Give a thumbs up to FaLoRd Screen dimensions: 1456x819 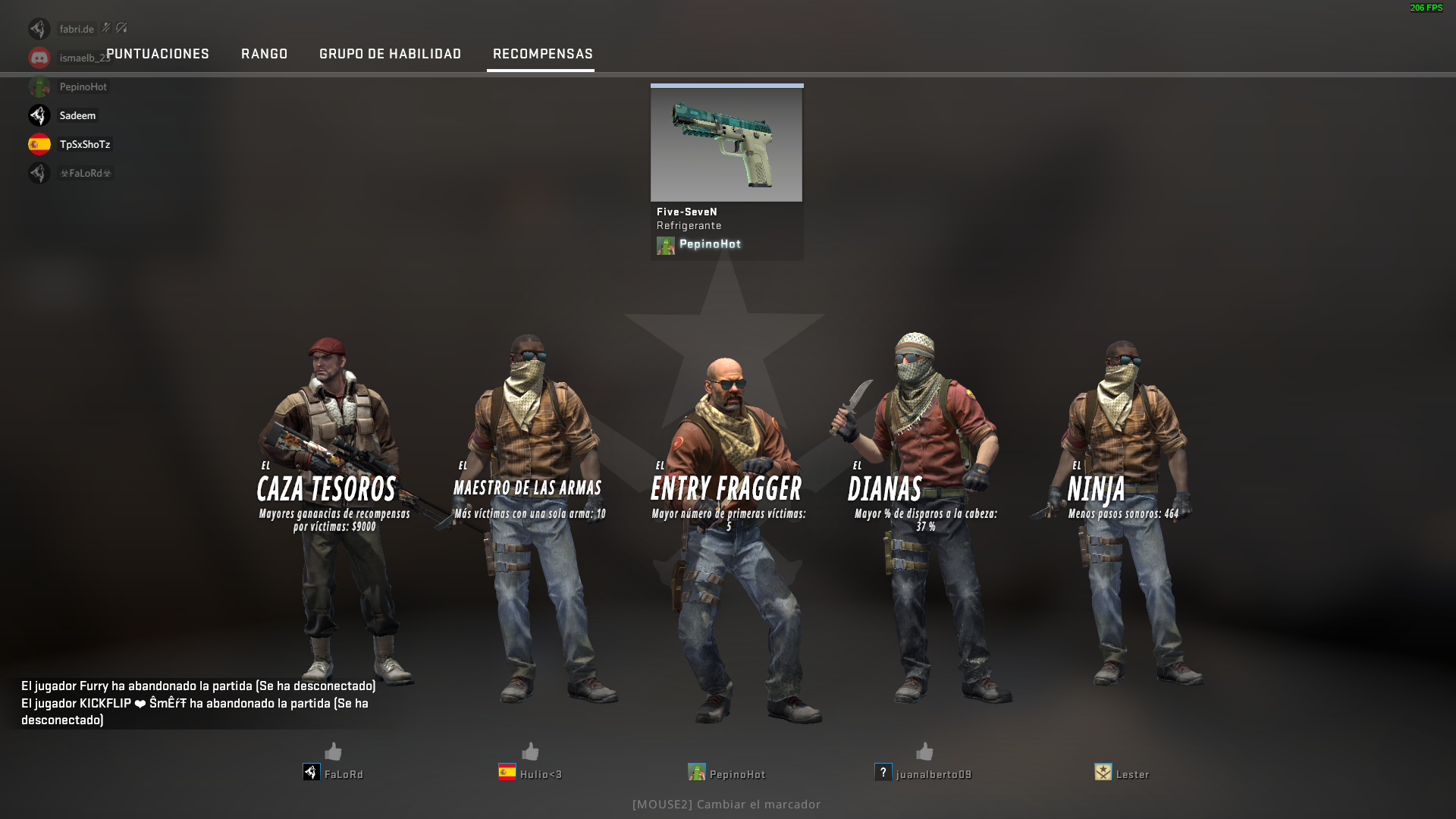tap(333, 752)
